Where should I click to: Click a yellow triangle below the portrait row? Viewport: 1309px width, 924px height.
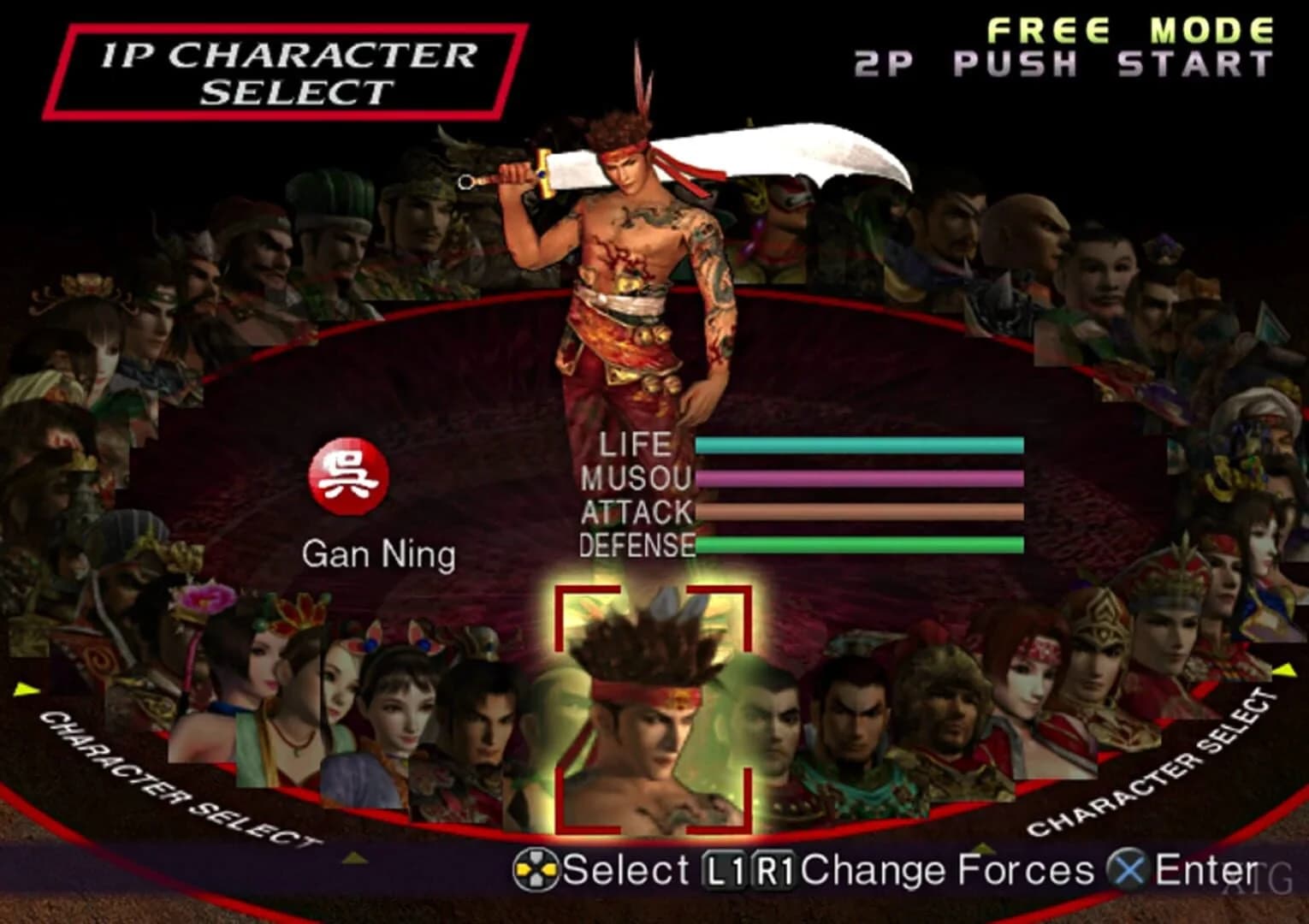click(x=353, y=856)
